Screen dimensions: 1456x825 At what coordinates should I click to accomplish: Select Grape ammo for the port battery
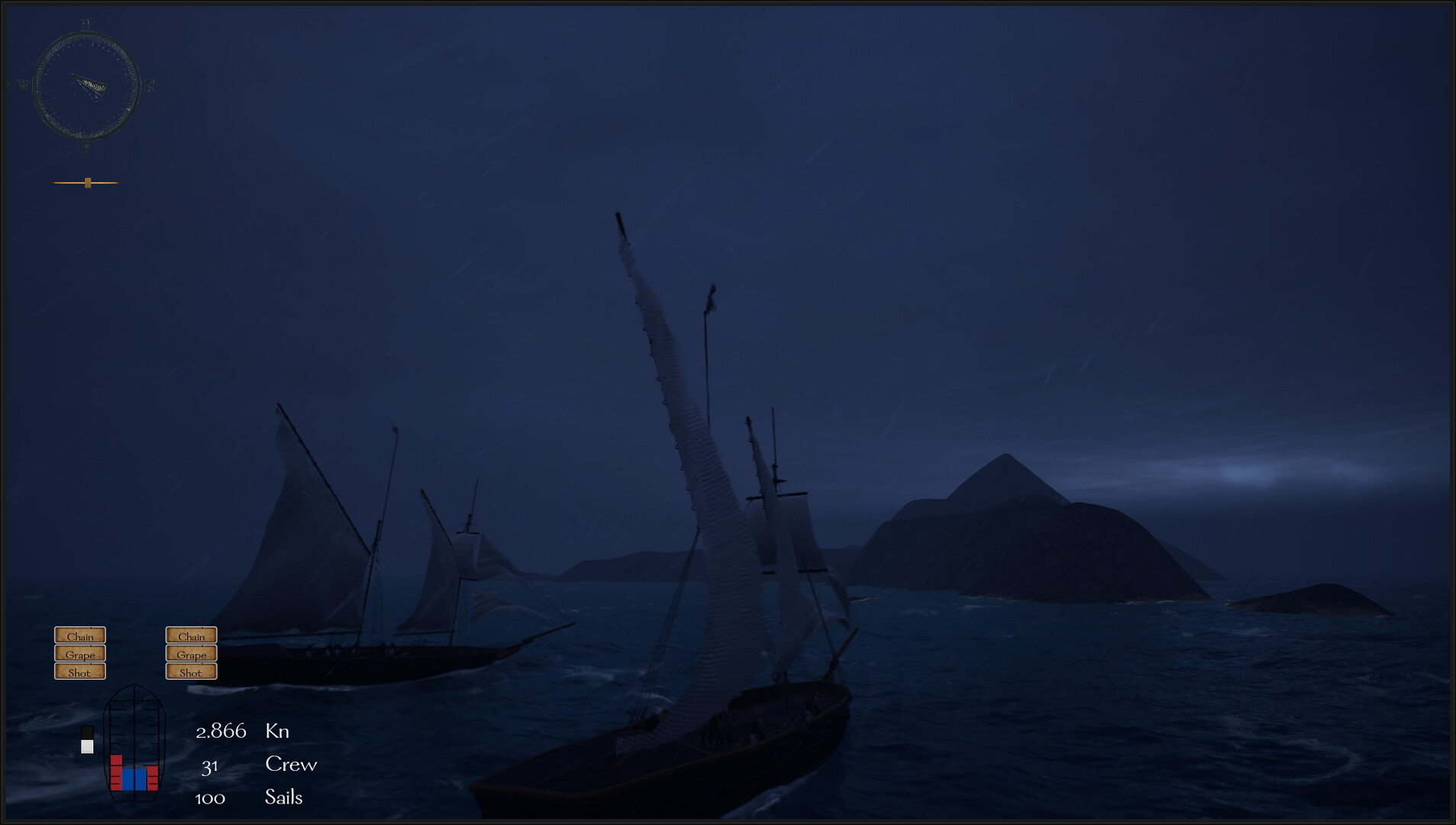pyautogui.click(x=79, y=654)
